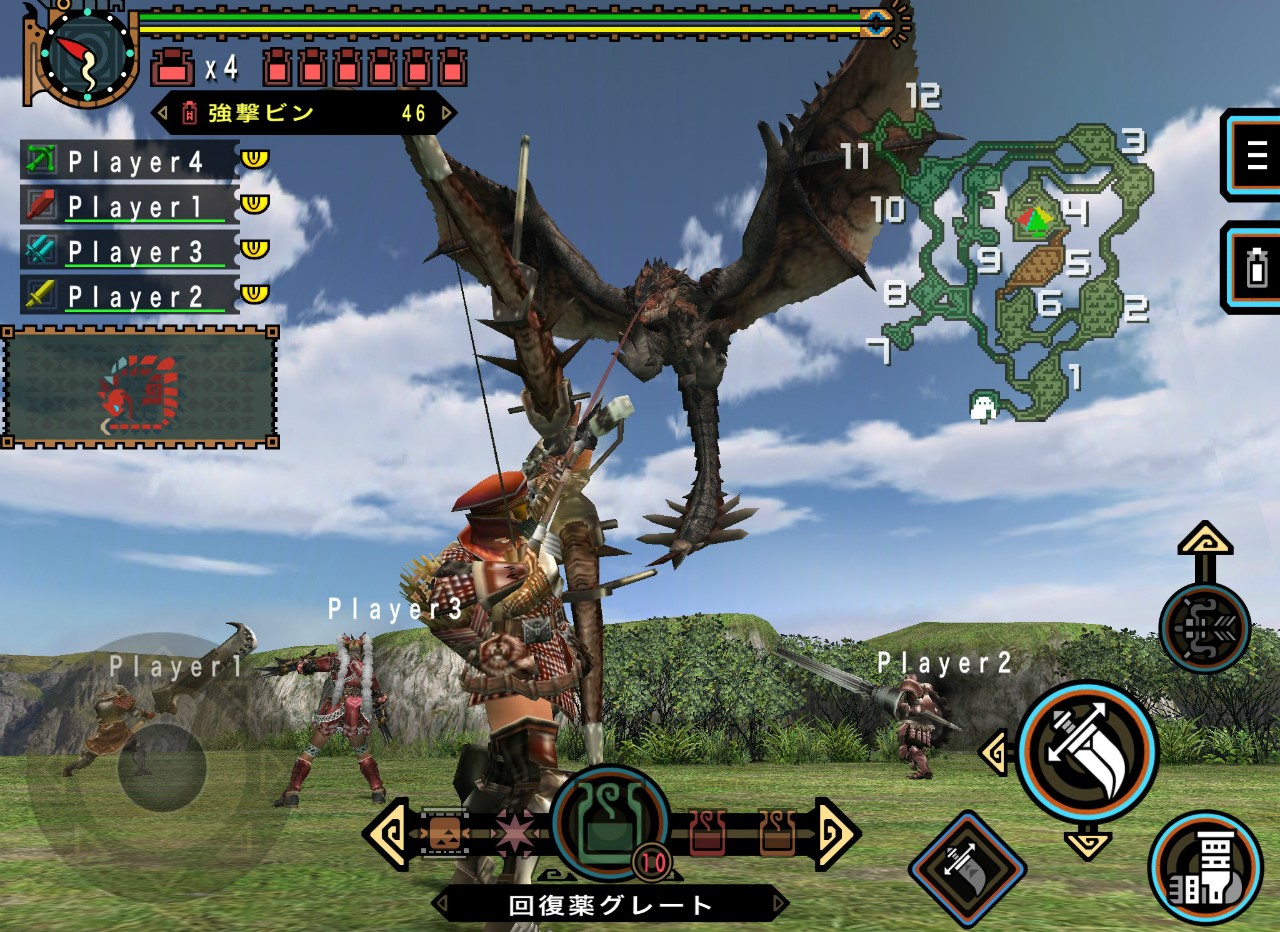
Task: Tap the gold arrow left of attack button
Action: coord(993,753)
